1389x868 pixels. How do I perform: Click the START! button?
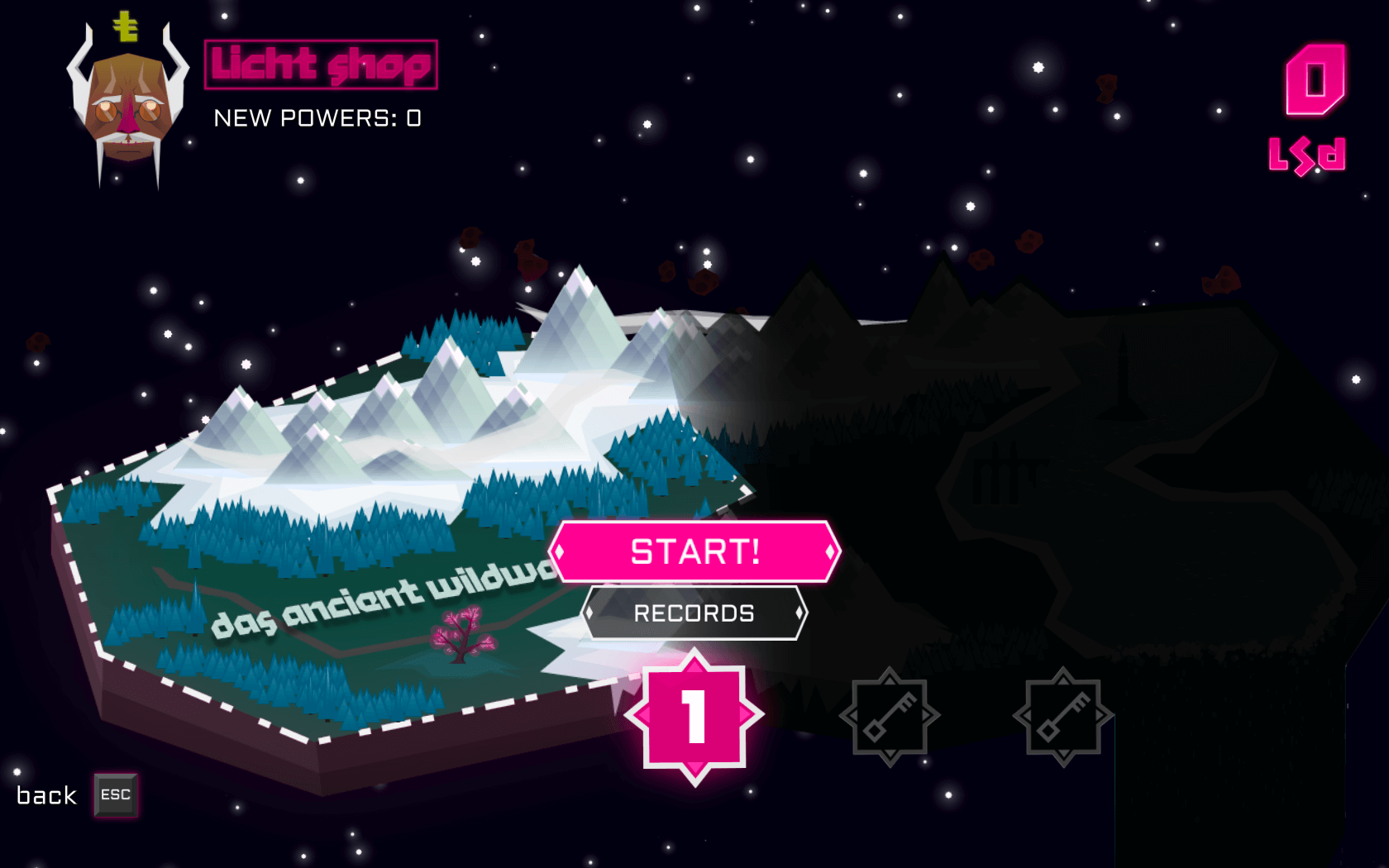coord(694,551)
